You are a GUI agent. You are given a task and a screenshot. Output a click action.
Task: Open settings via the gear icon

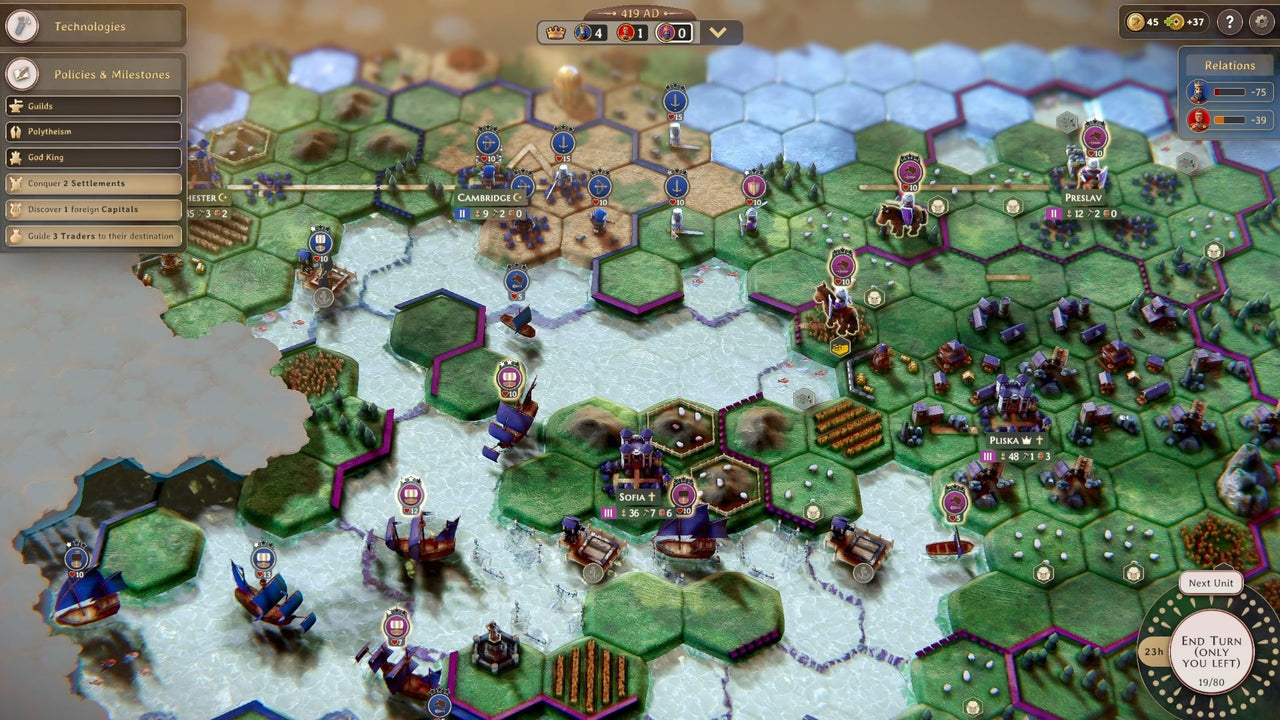click(1263, 22)
